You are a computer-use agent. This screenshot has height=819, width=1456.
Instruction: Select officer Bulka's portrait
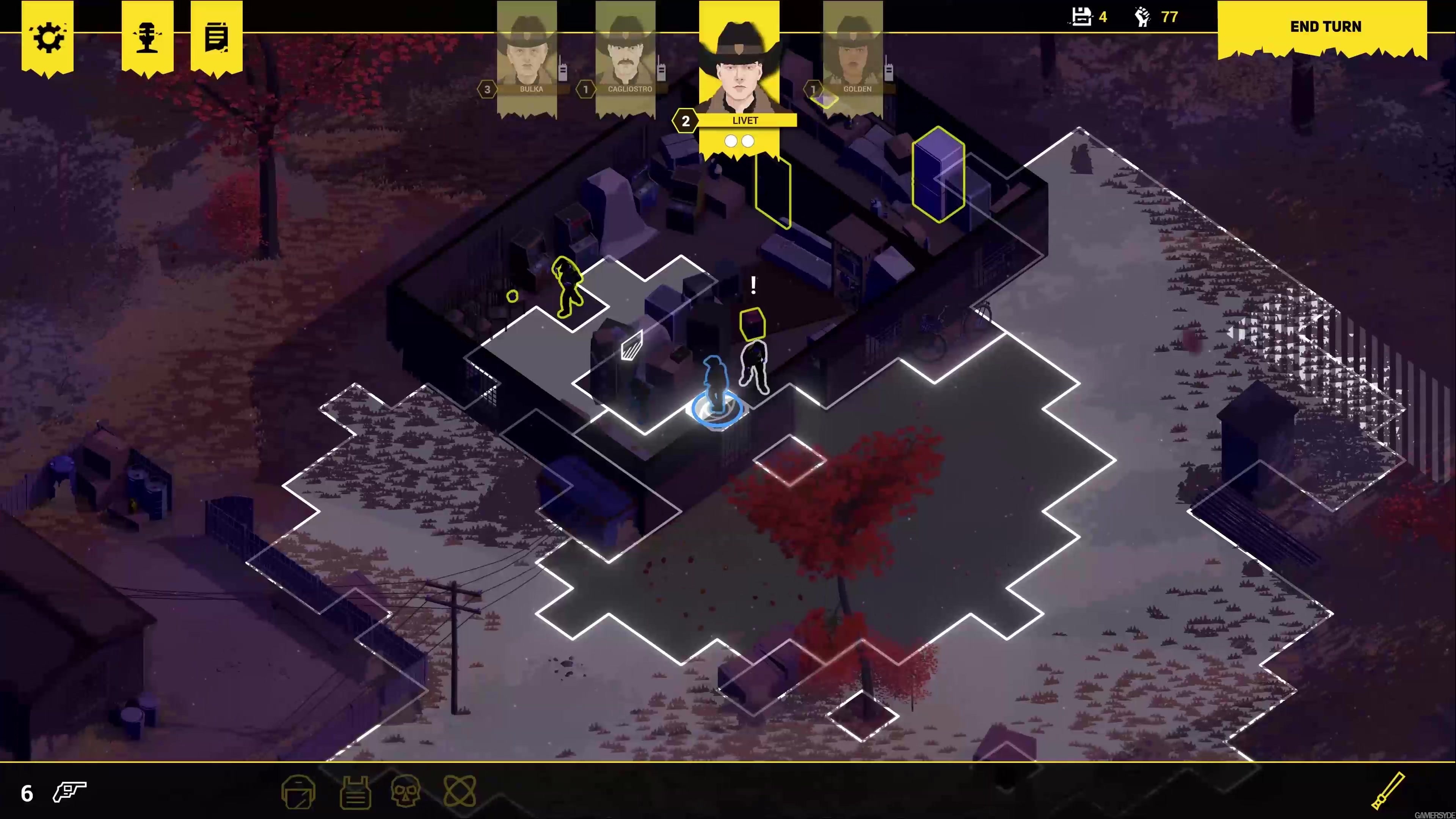(x=526, y=56)
